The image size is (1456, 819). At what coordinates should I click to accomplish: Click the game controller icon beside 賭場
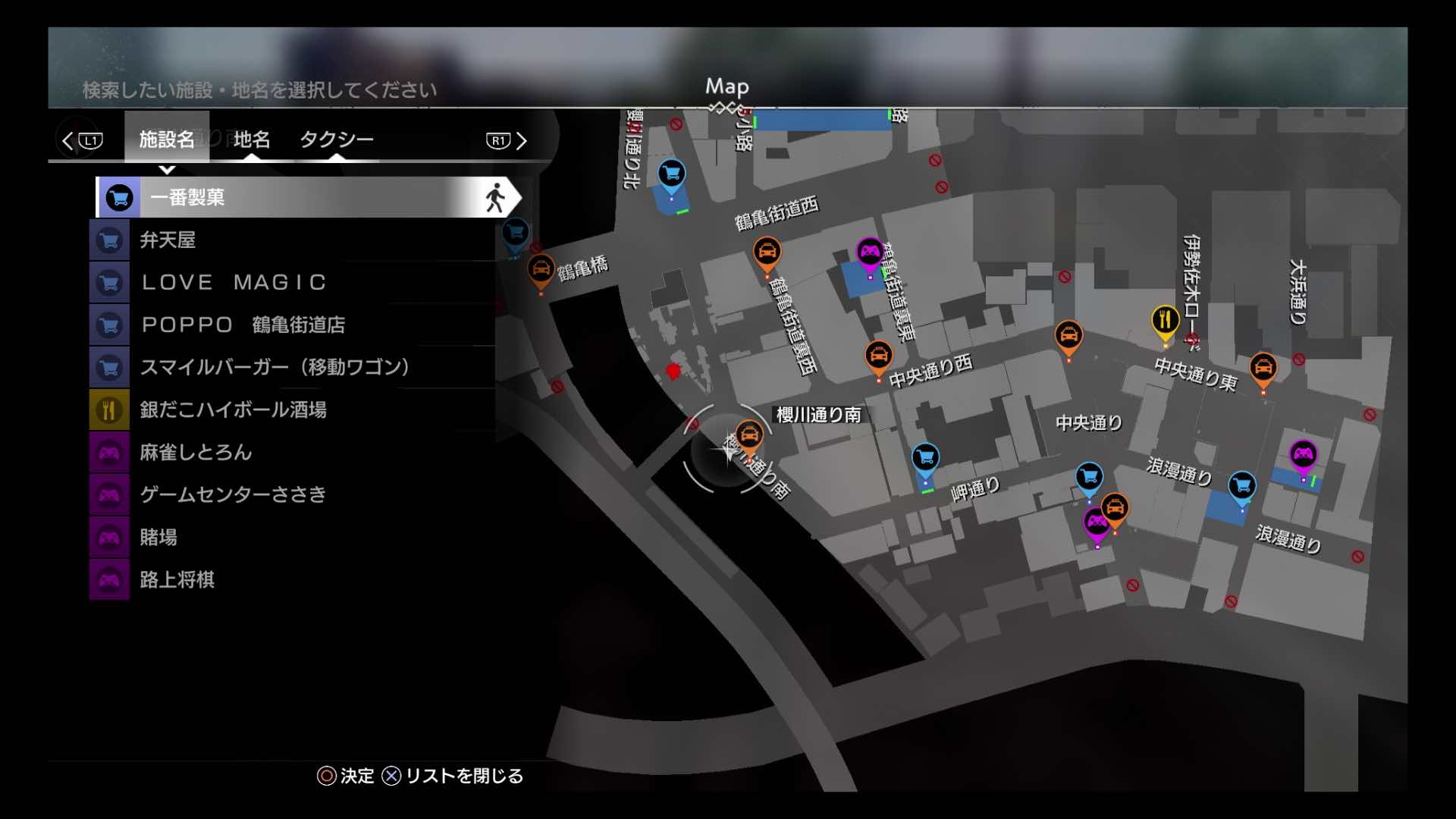108,537
